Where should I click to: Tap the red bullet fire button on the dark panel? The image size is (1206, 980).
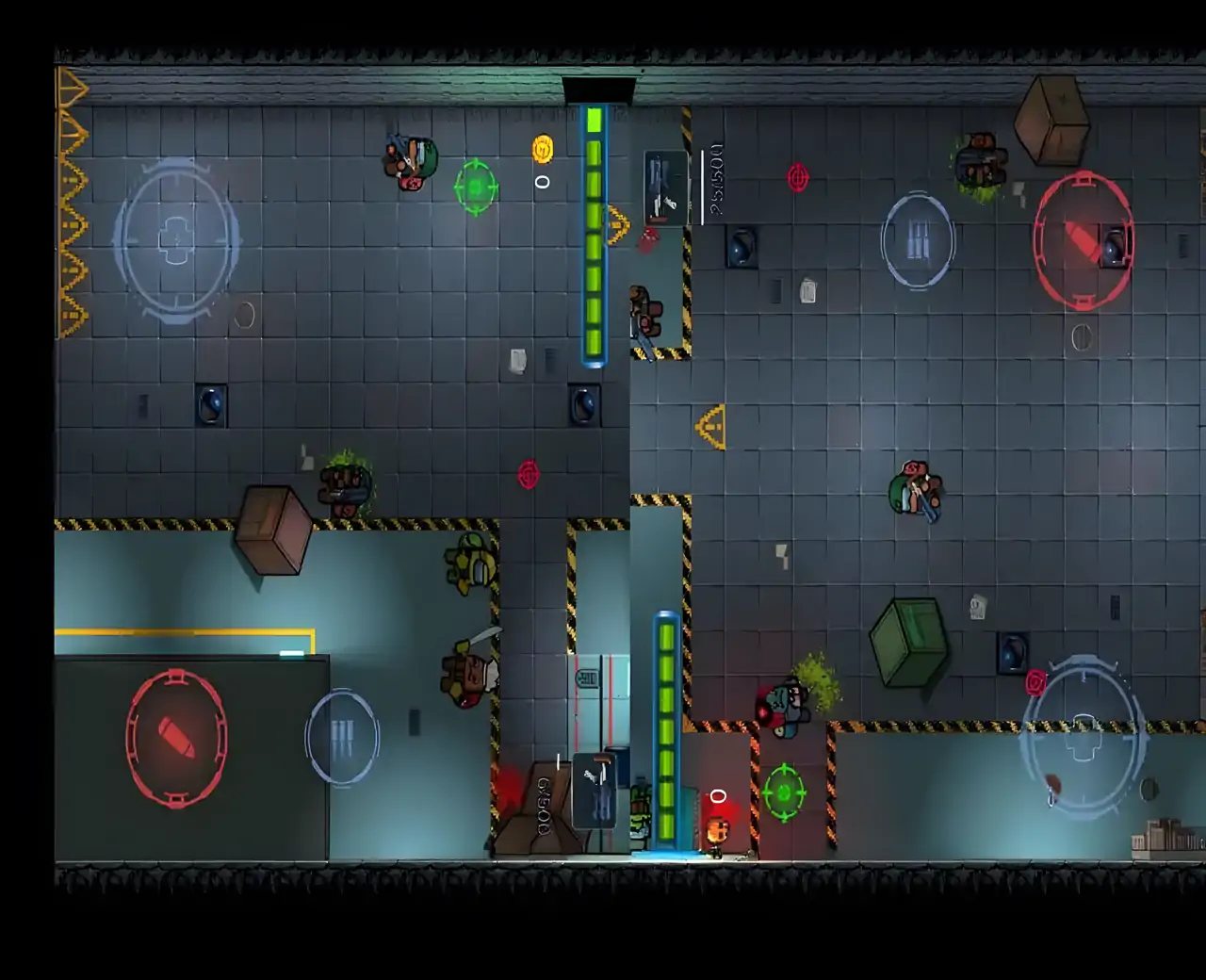tap(176, 738)
